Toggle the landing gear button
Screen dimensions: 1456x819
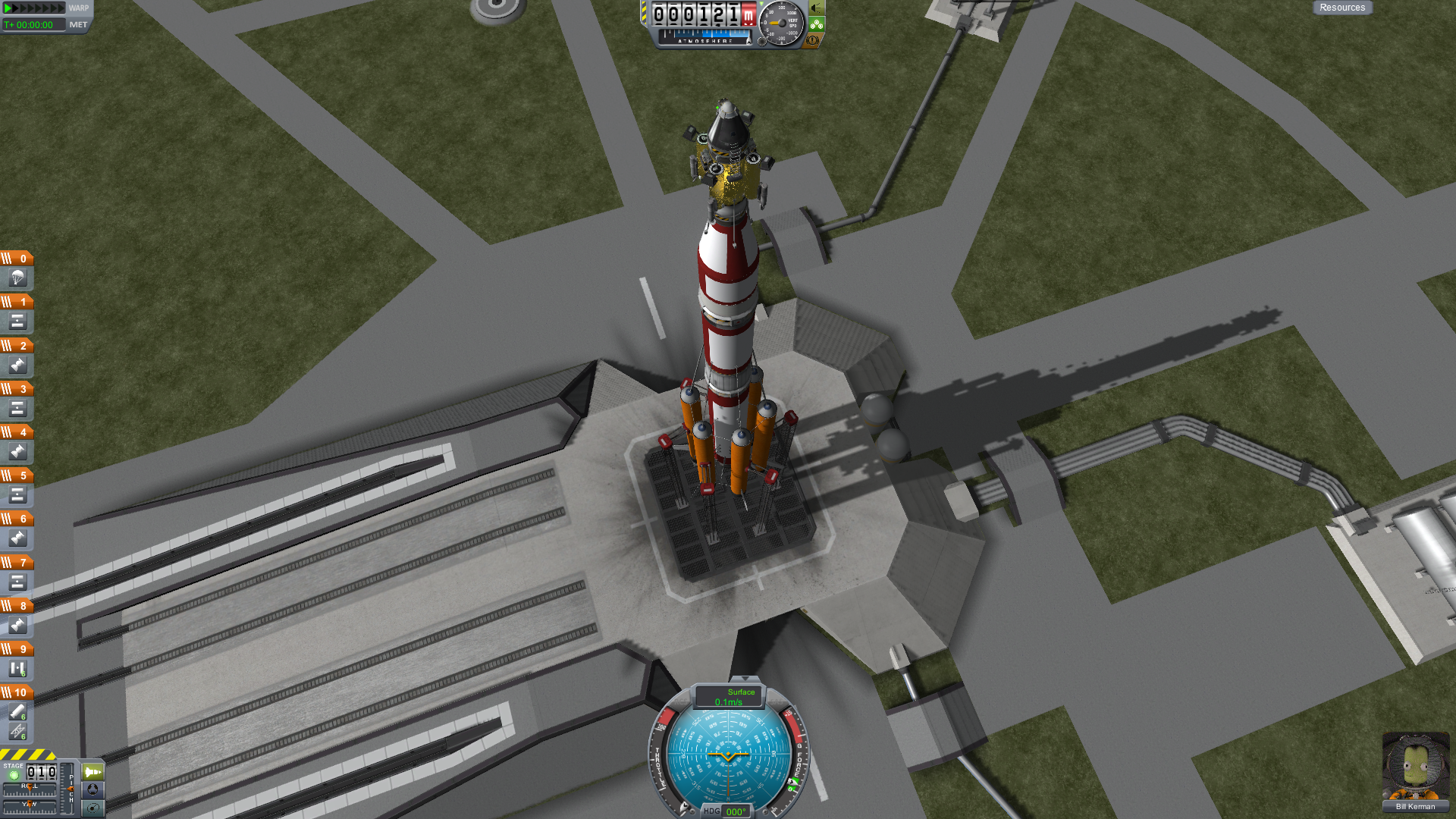pos(817,24)
